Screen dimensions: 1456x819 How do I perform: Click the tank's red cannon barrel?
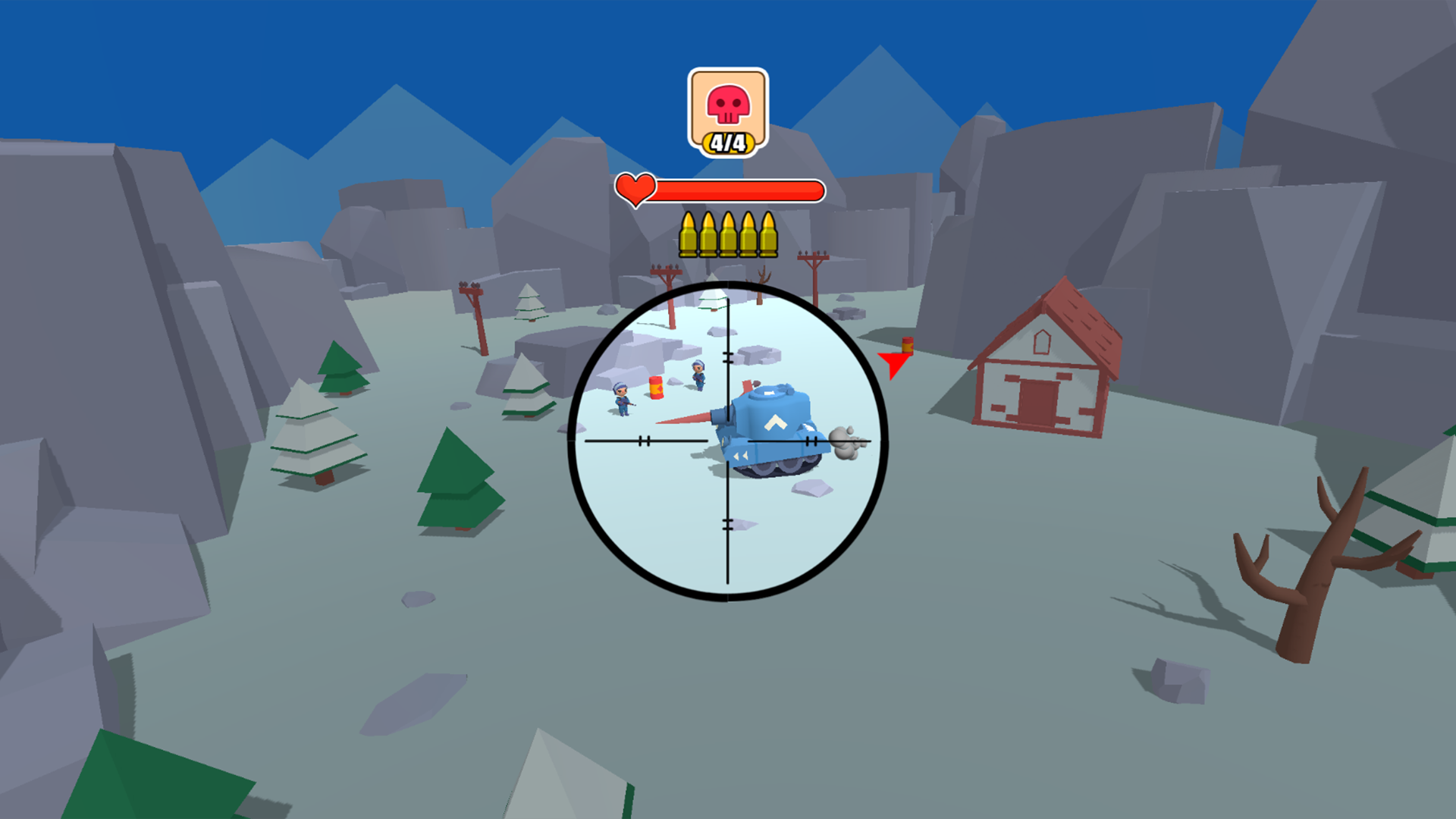click(682, 419)
